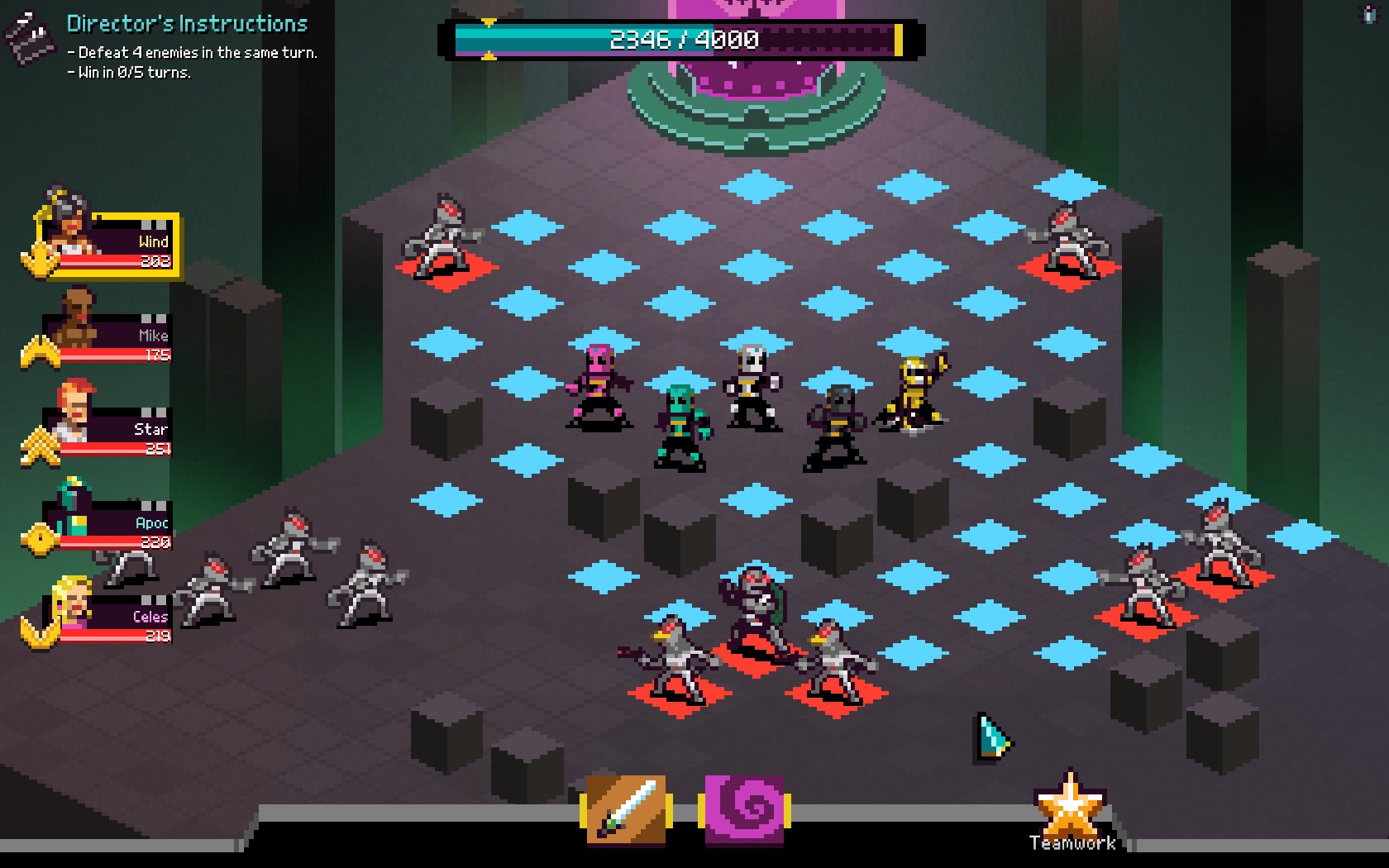Viewport: 1389px width, 868px height.
Task: Trigger the Teamwork star button
Action: (x=1071, y=810)
